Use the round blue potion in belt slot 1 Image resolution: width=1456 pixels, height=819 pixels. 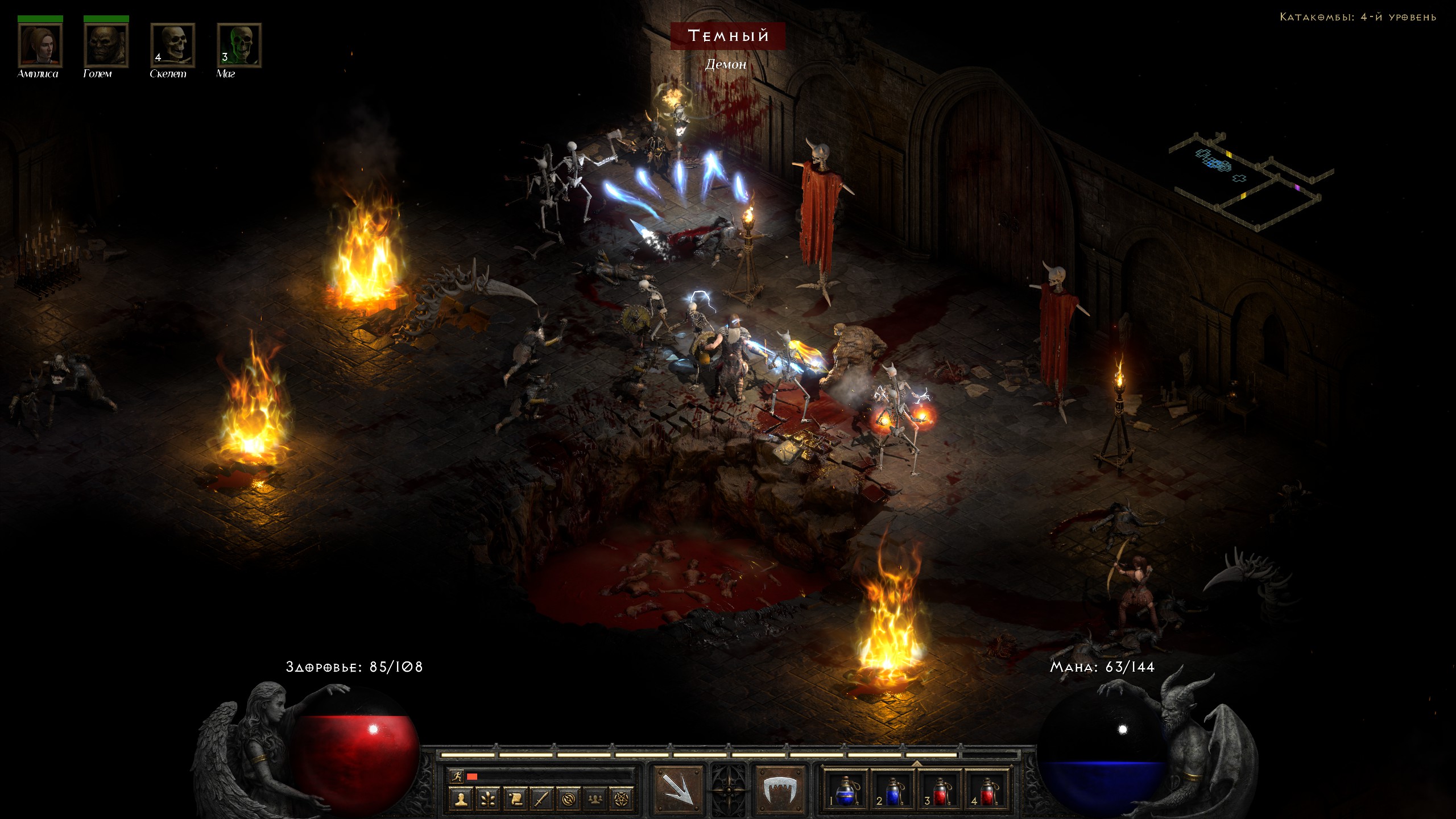pos(846,789)
